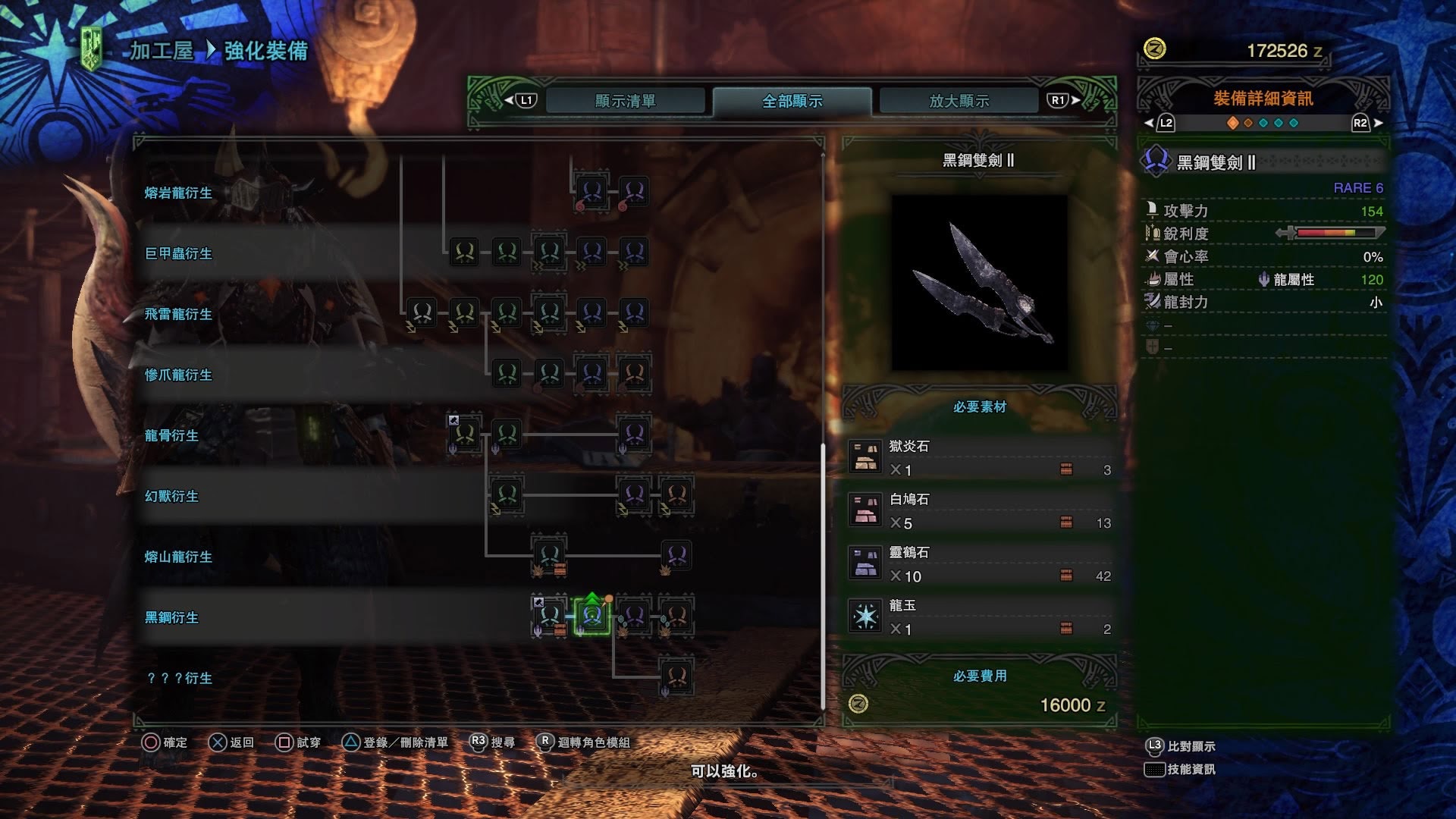Viewport: 1456px width, 819px height.
Task: Click the 黑鋼衍生 tree row label
Action: click(x=171, y=618)
